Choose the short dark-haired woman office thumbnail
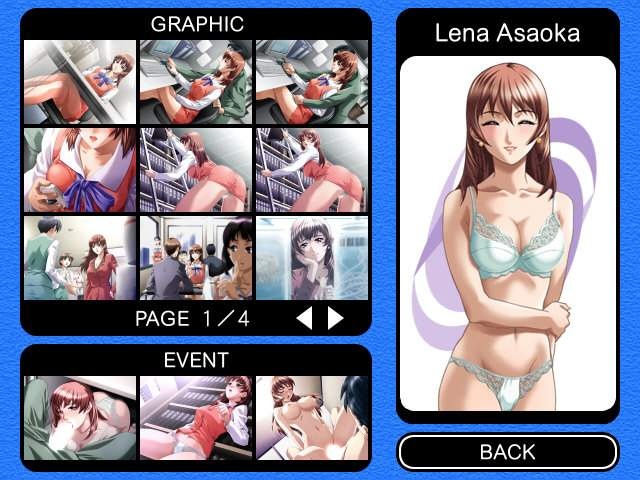This screenshot has height=480, width=640. (196, 258)
